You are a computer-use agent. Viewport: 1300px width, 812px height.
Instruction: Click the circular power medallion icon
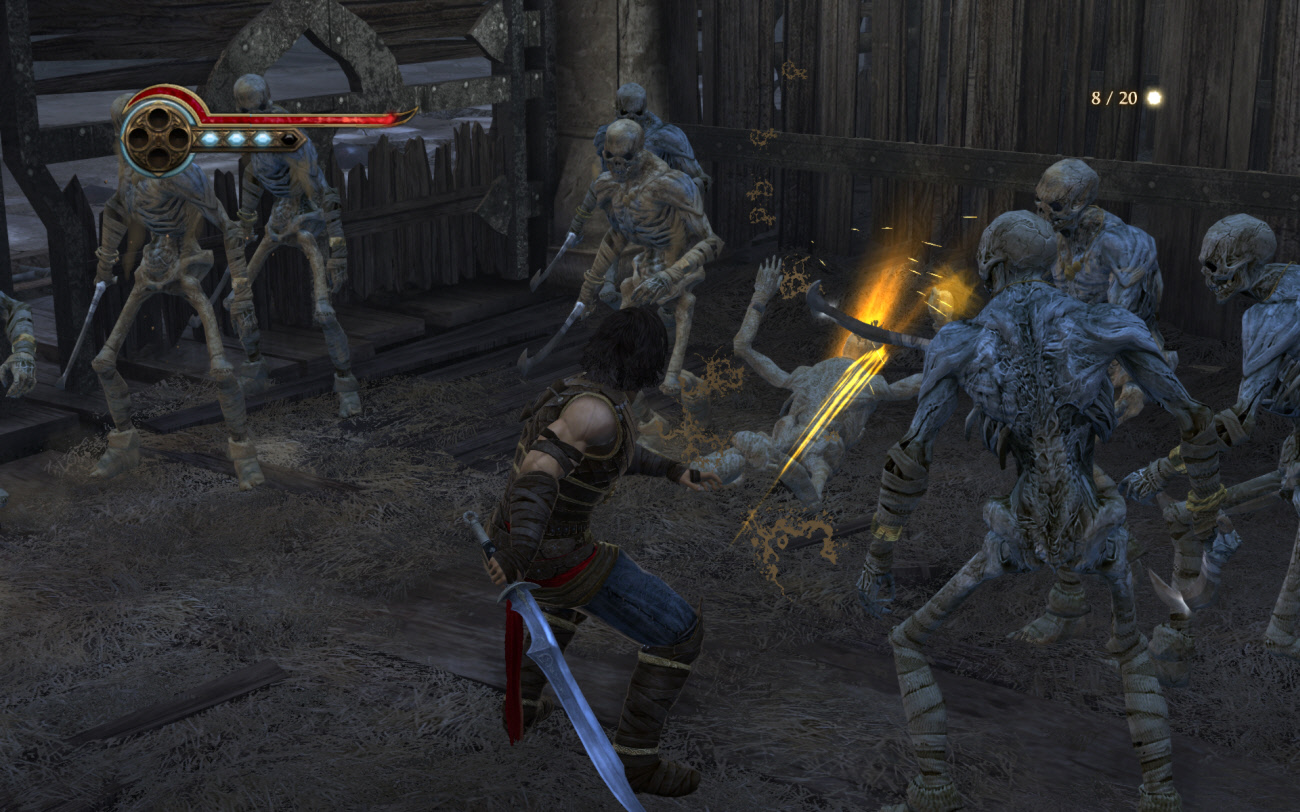[x=159, y=137]
